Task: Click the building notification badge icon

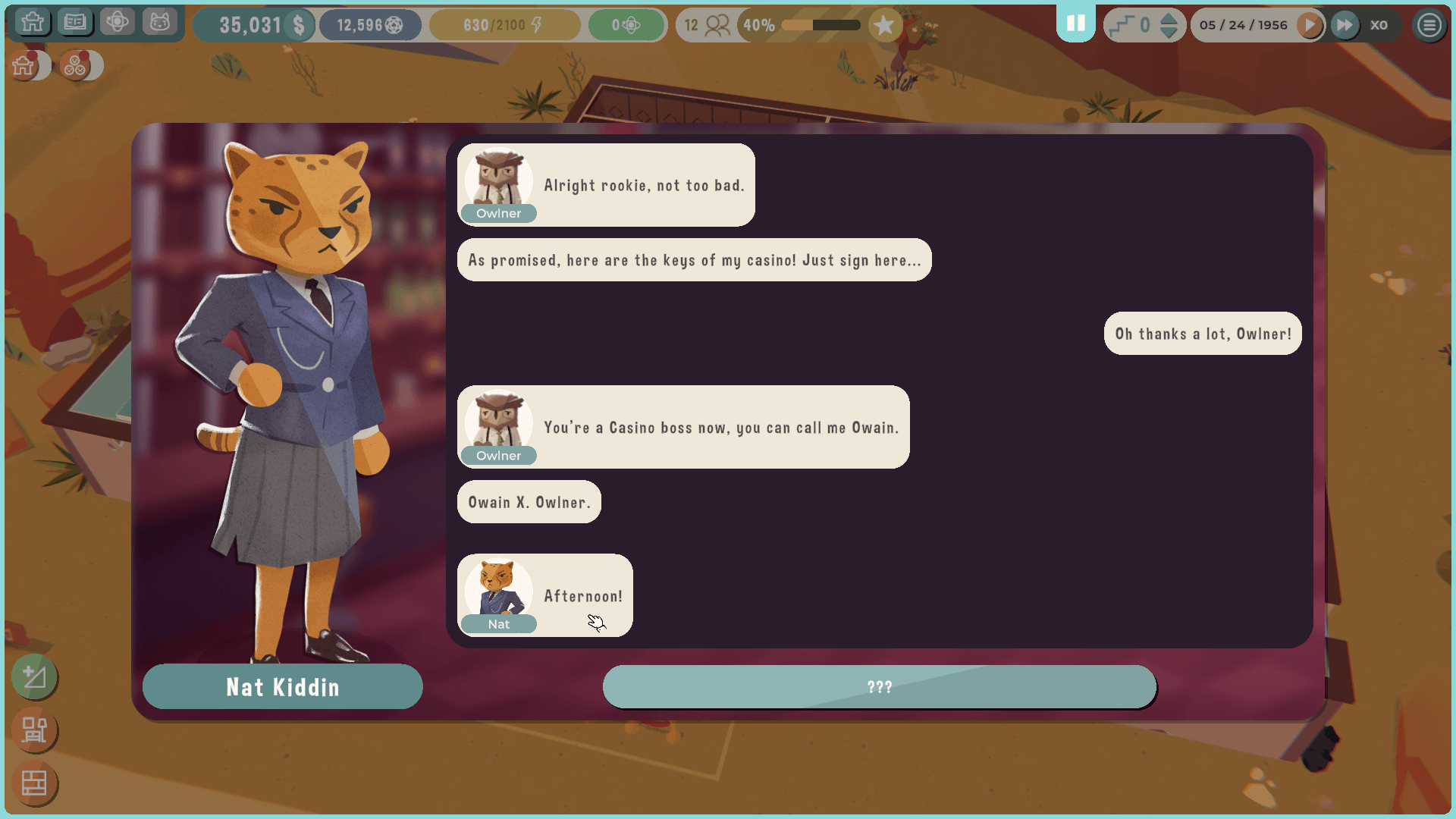Action: 25,66
